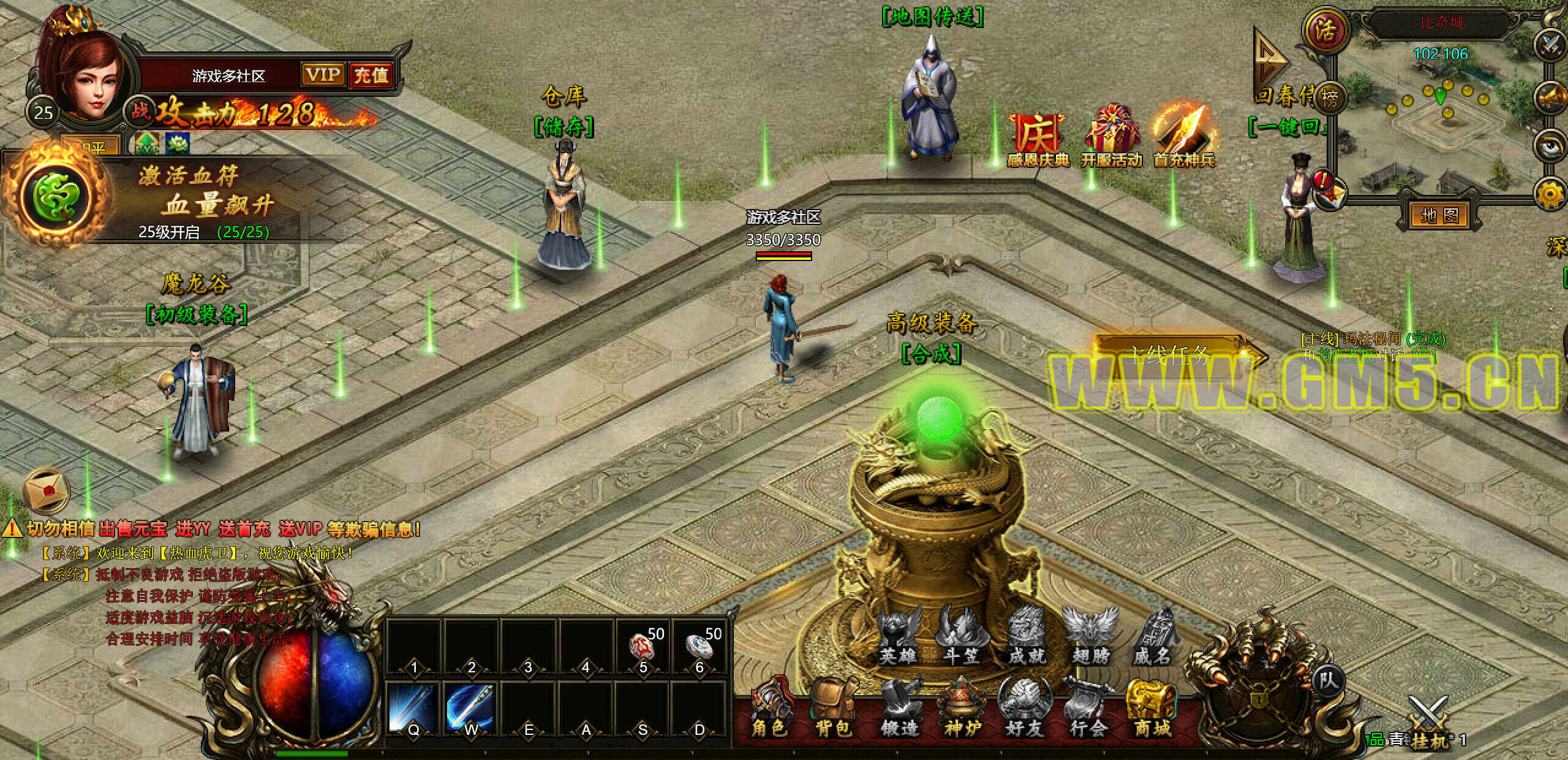1568x760 pixels.
Task: Click the 充值 recharge button
Action: (371, 76)
